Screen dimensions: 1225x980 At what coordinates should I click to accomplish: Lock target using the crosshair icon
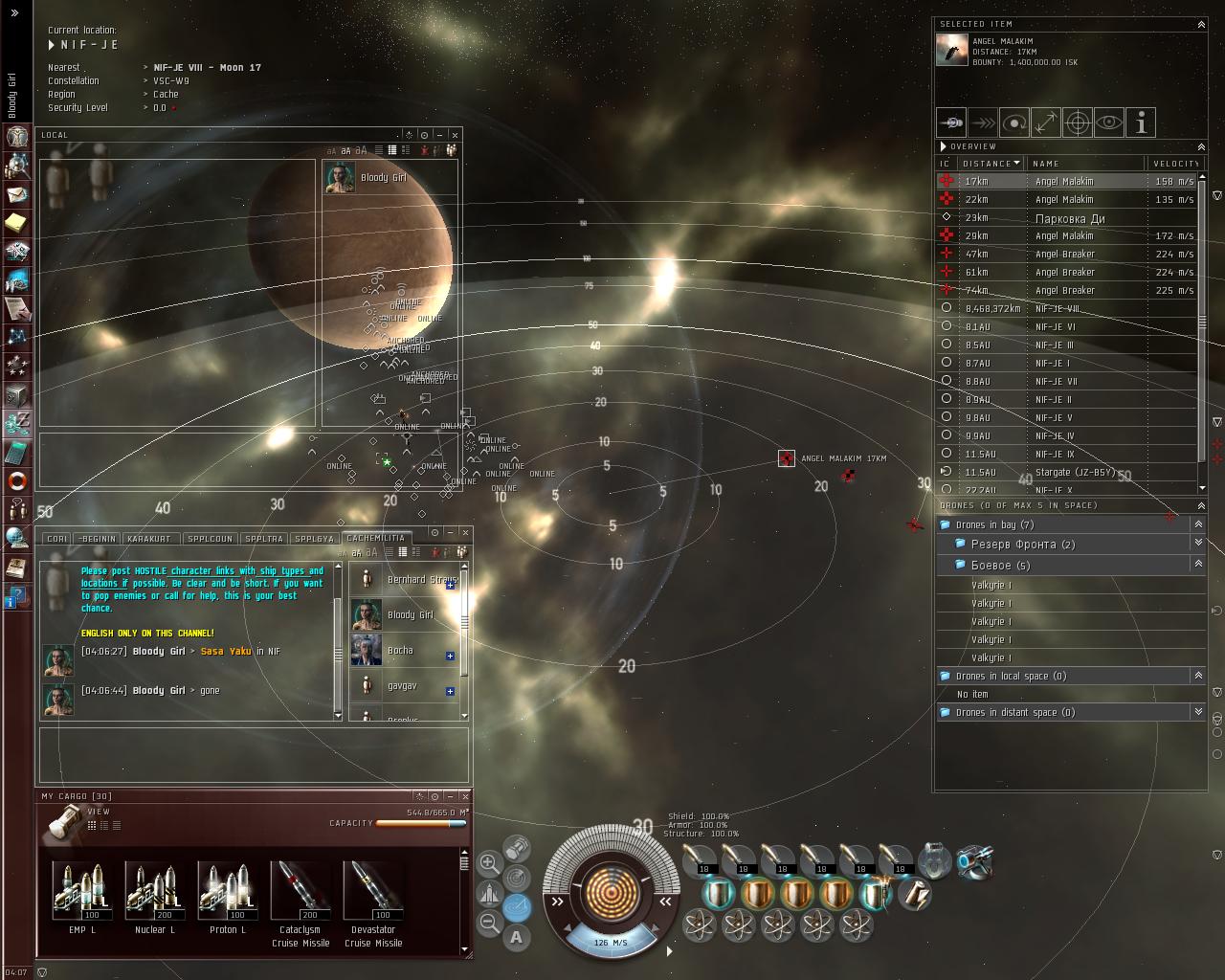pos(1078,122)
